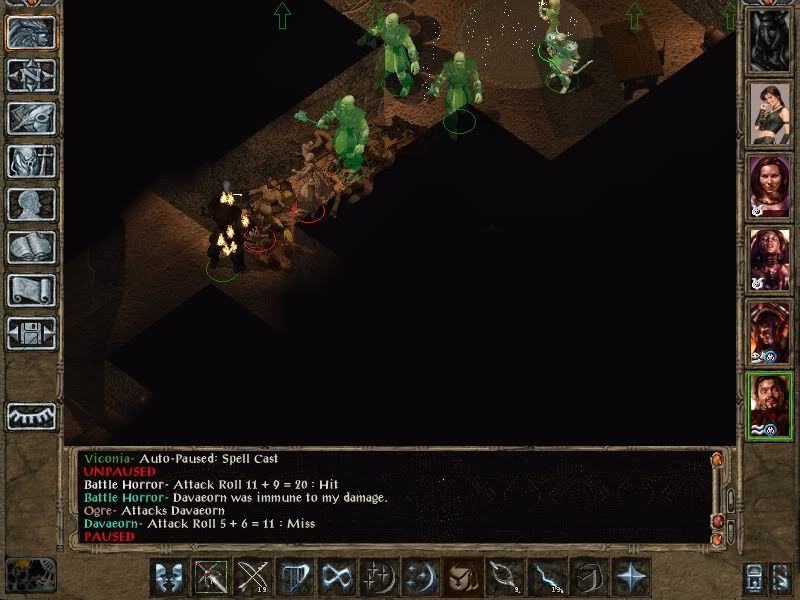The height and width of the screenshot is (600, 800).
Task: Use the lightning bolt quick item
Action: coord(546,578)
